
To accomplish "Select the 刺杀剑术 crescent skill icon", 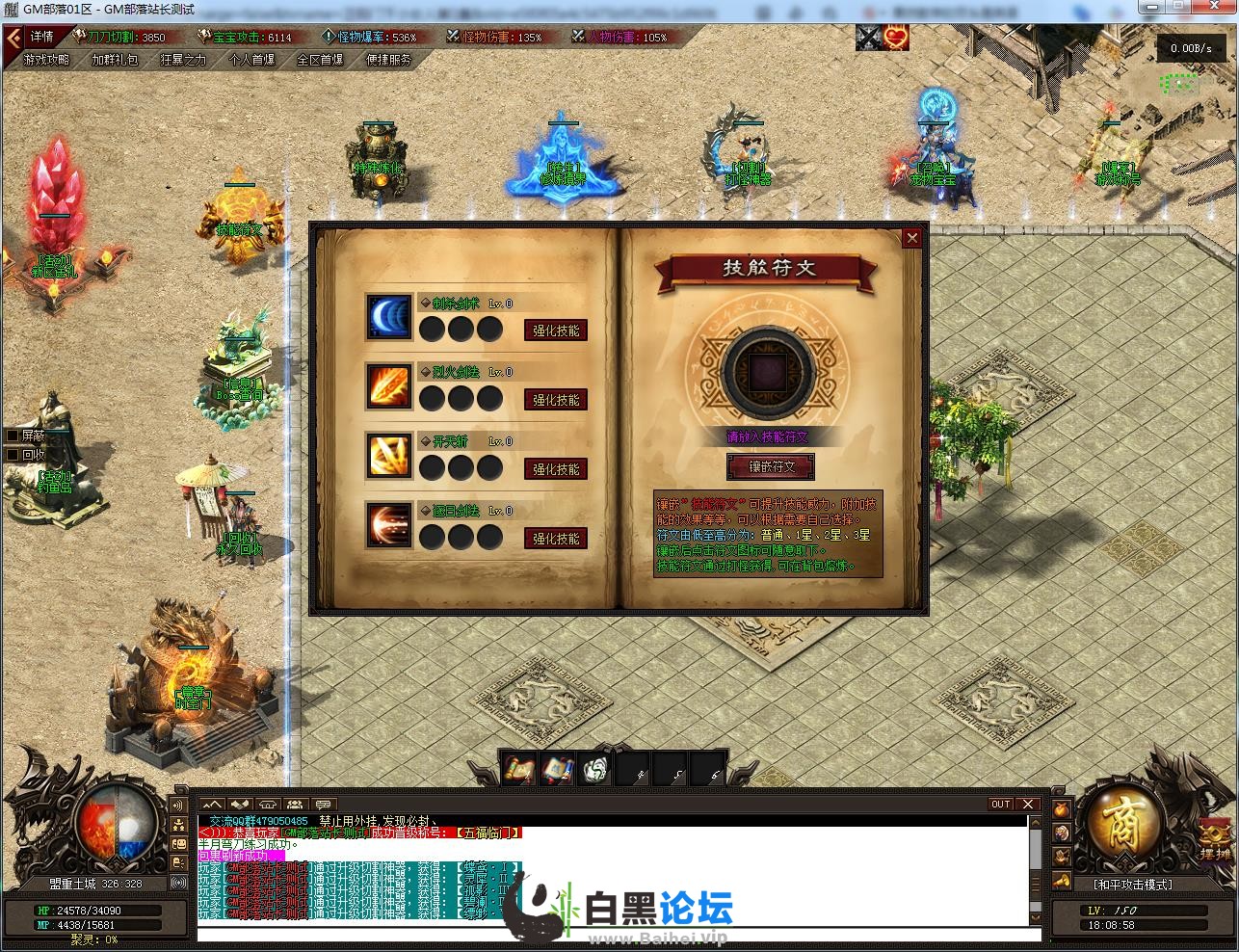I will (x=388, y=317).
